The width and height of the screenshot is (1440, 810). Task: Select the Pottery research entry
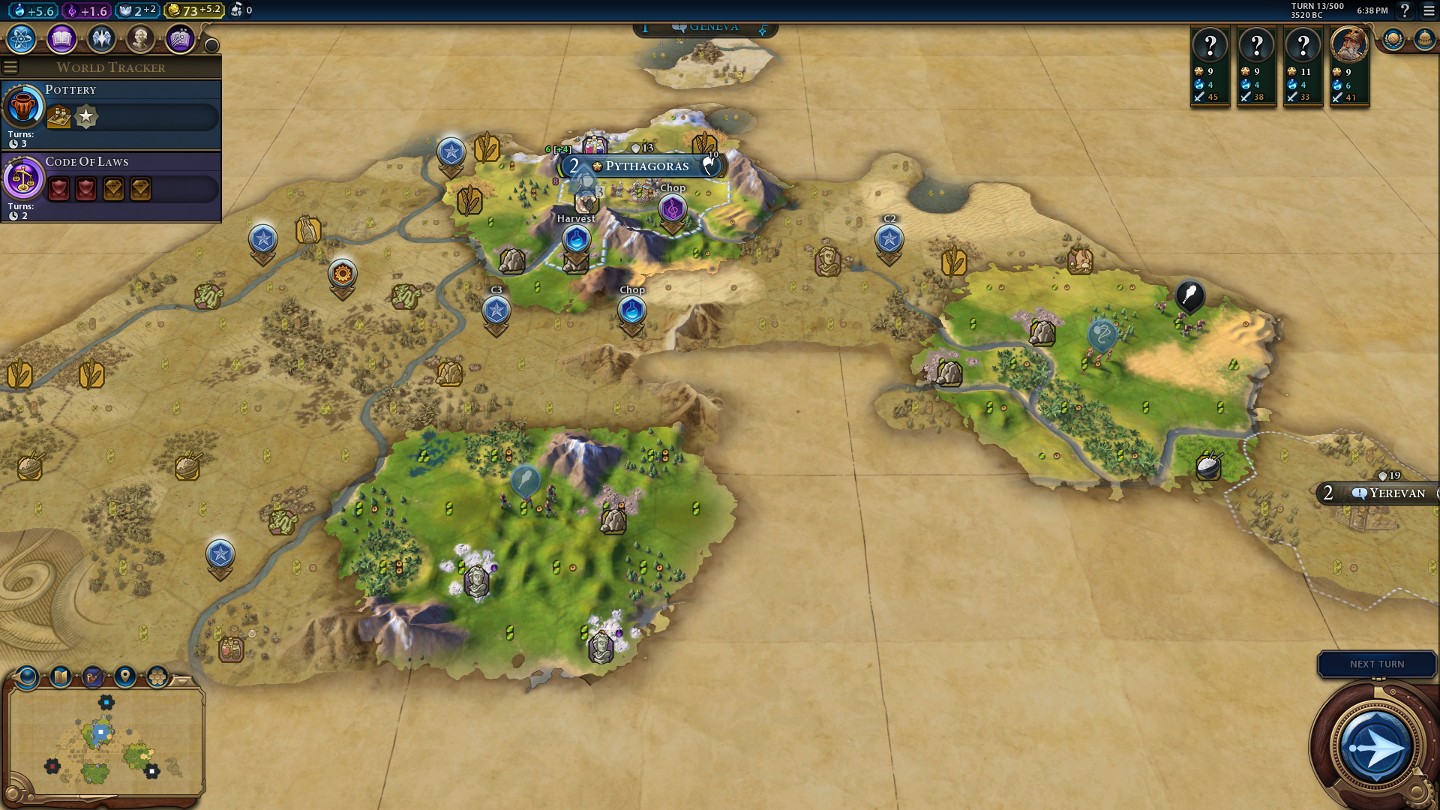(x=110, y=106)
